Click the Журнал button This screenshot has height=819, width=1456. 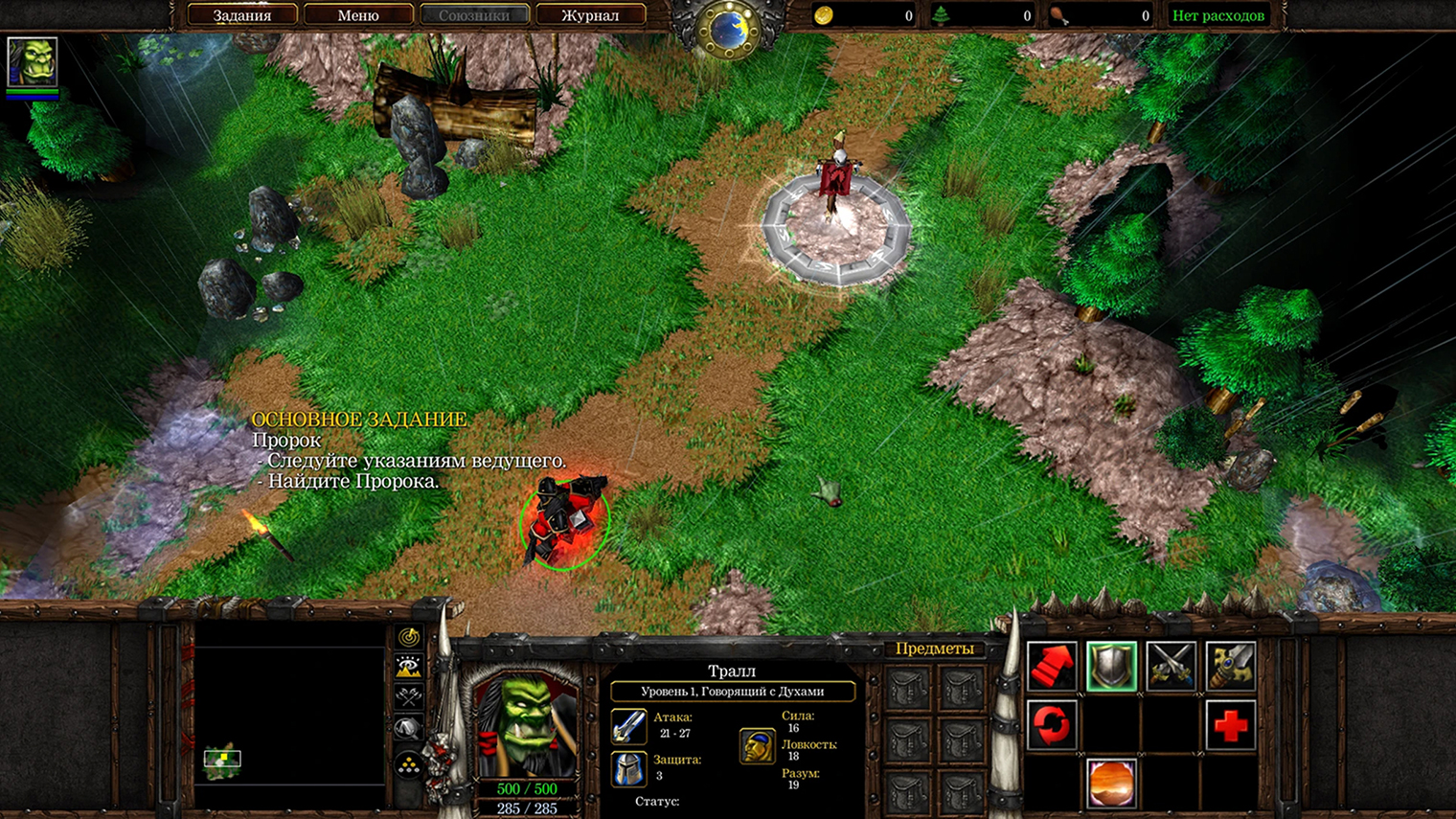coord(591,15)
